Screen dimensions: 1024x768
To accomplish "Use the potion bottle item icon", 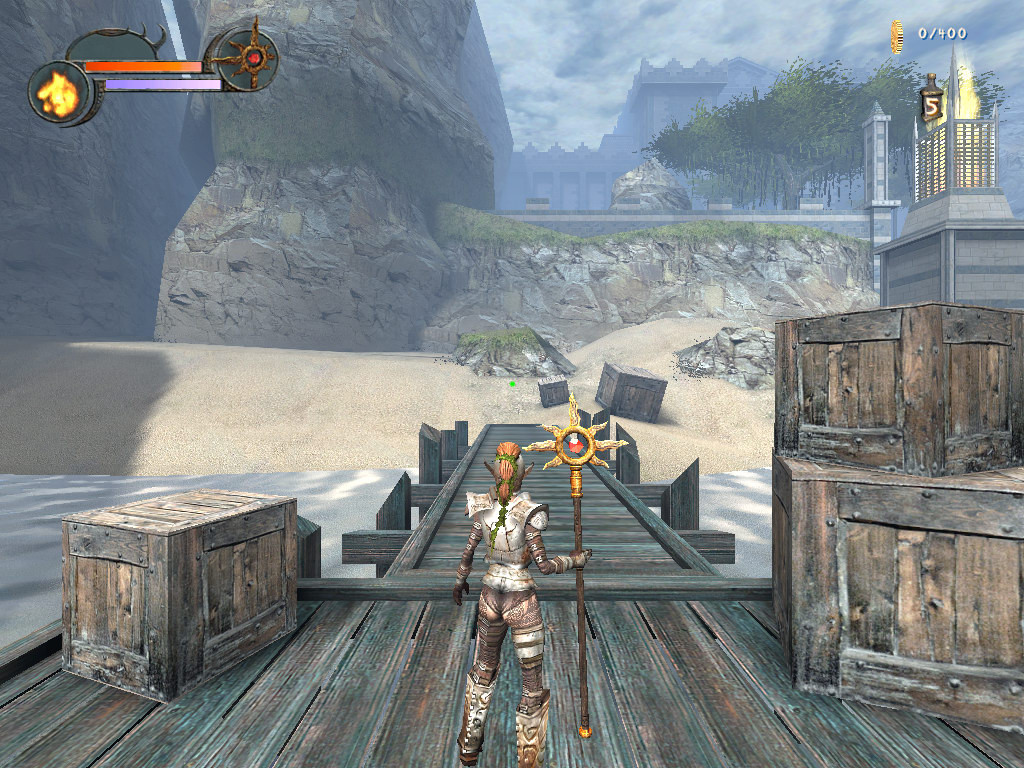I will pyautogui.click(x=932, y=100).
